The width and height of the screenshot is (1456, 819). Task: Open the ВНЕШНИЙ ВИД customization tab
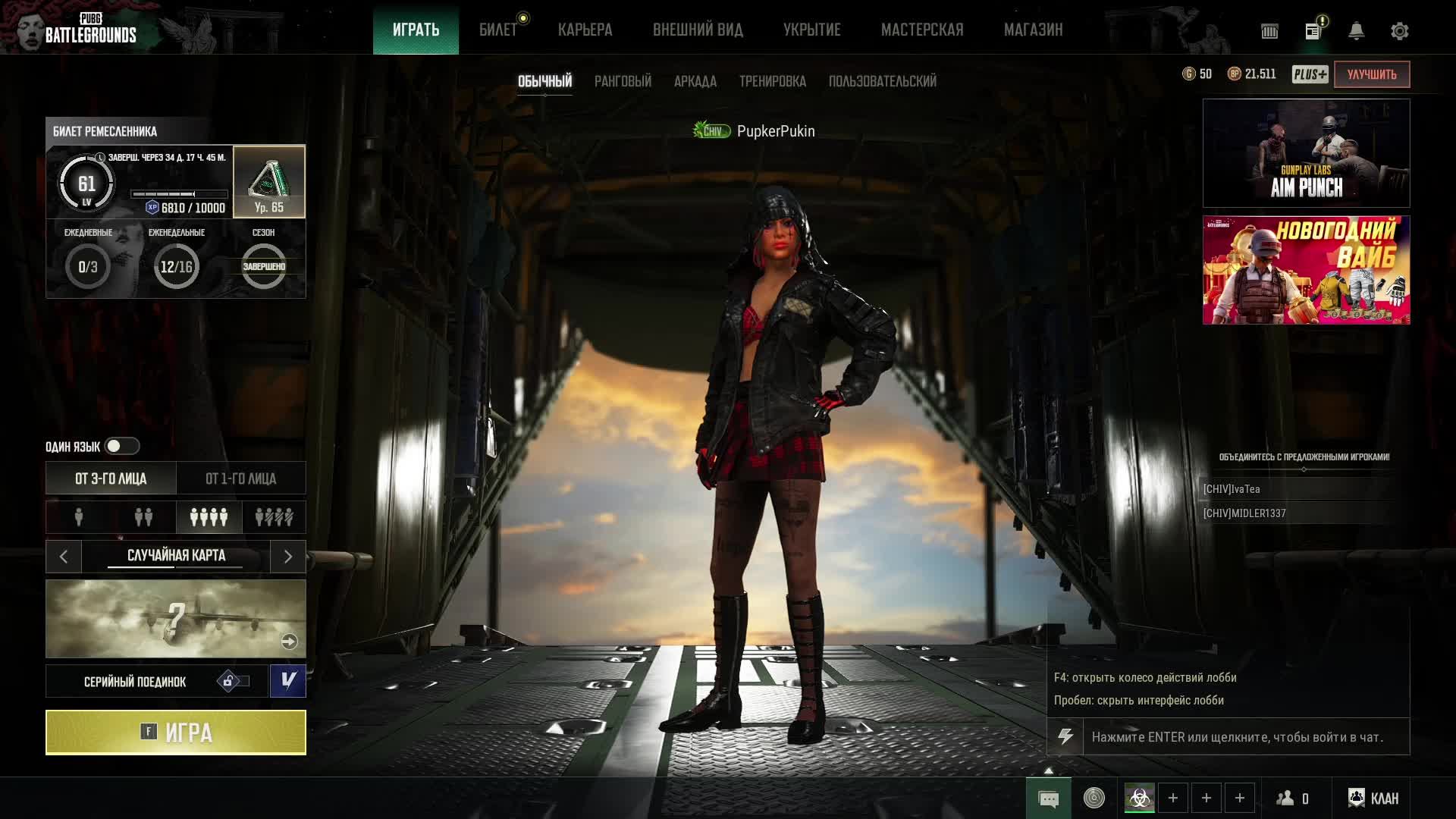pos(698,30)
